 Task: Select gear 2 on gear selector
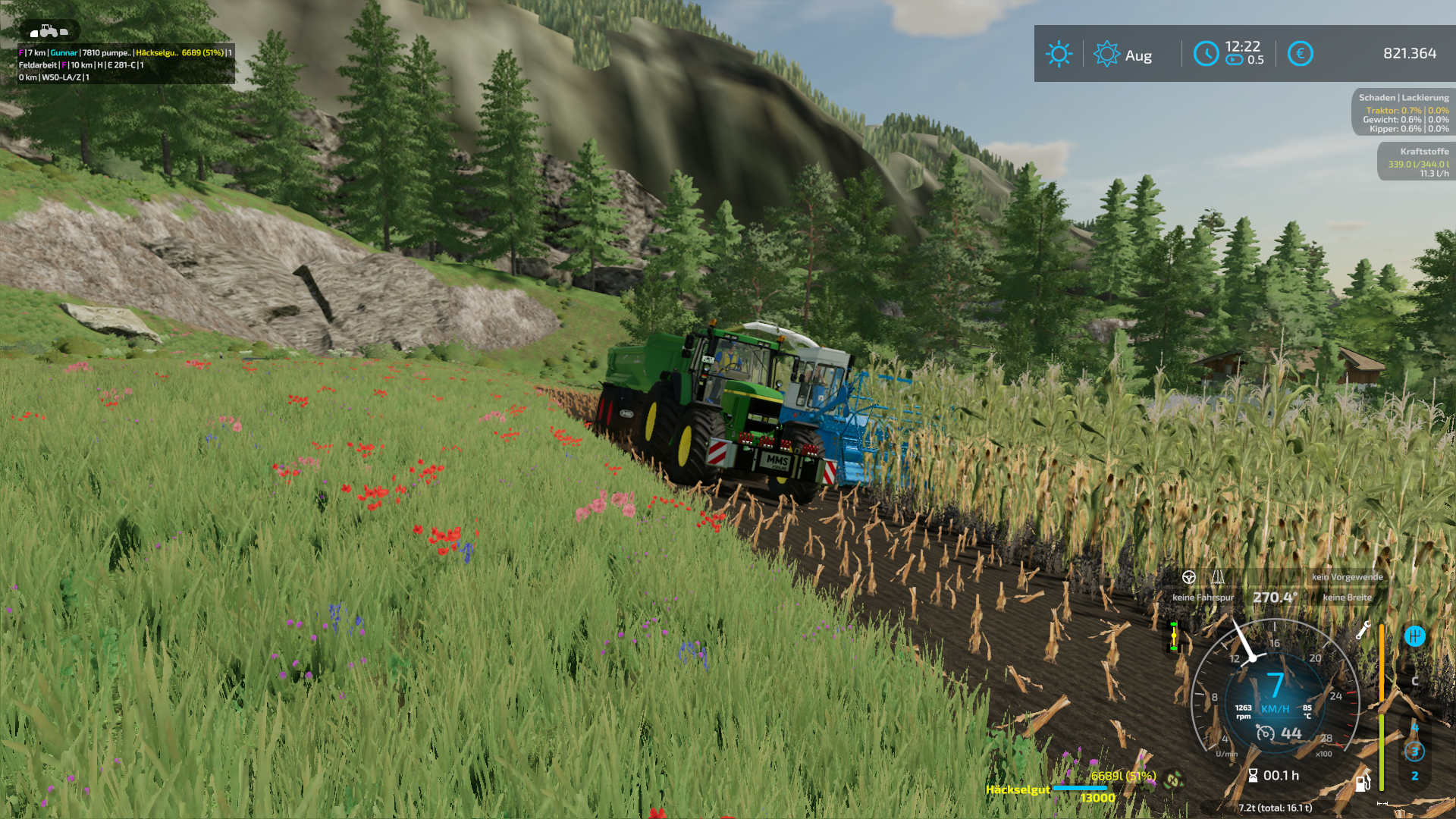click(x=1414, y=776)
